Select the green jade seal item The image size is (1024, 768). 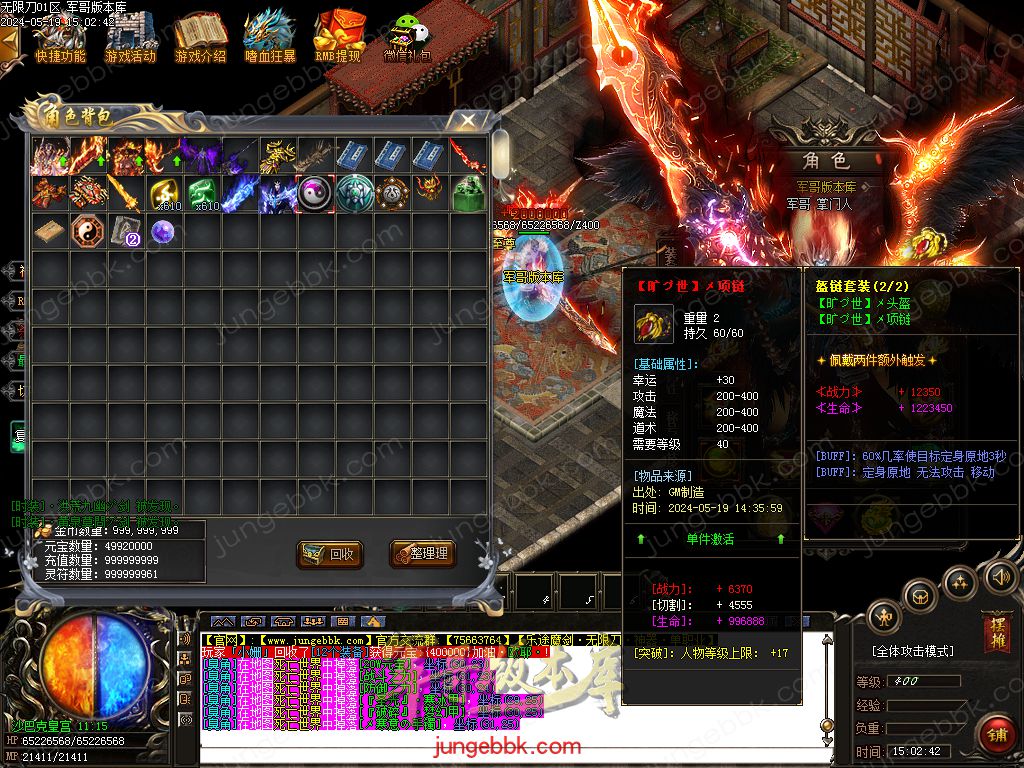pyautogui.click(x=469, y=193)
